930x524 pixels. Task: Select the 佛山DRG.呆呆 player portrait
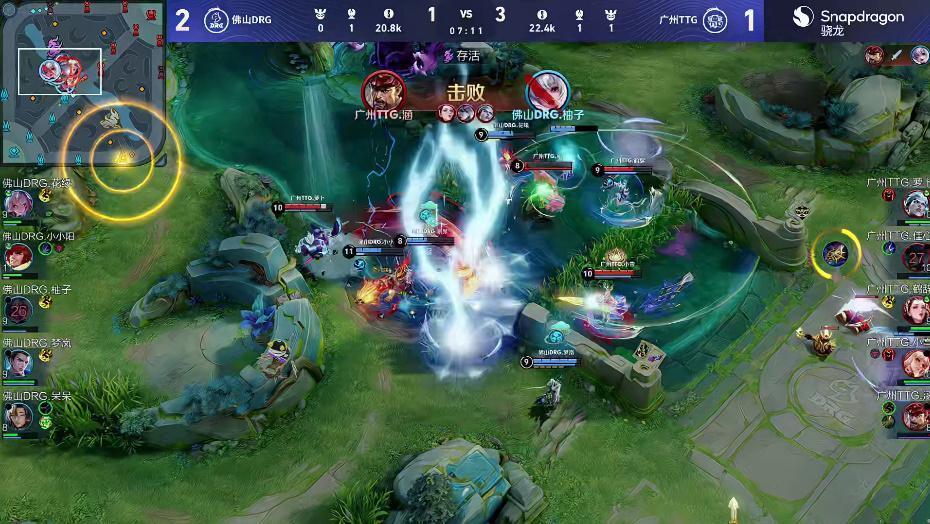point(18,416)
